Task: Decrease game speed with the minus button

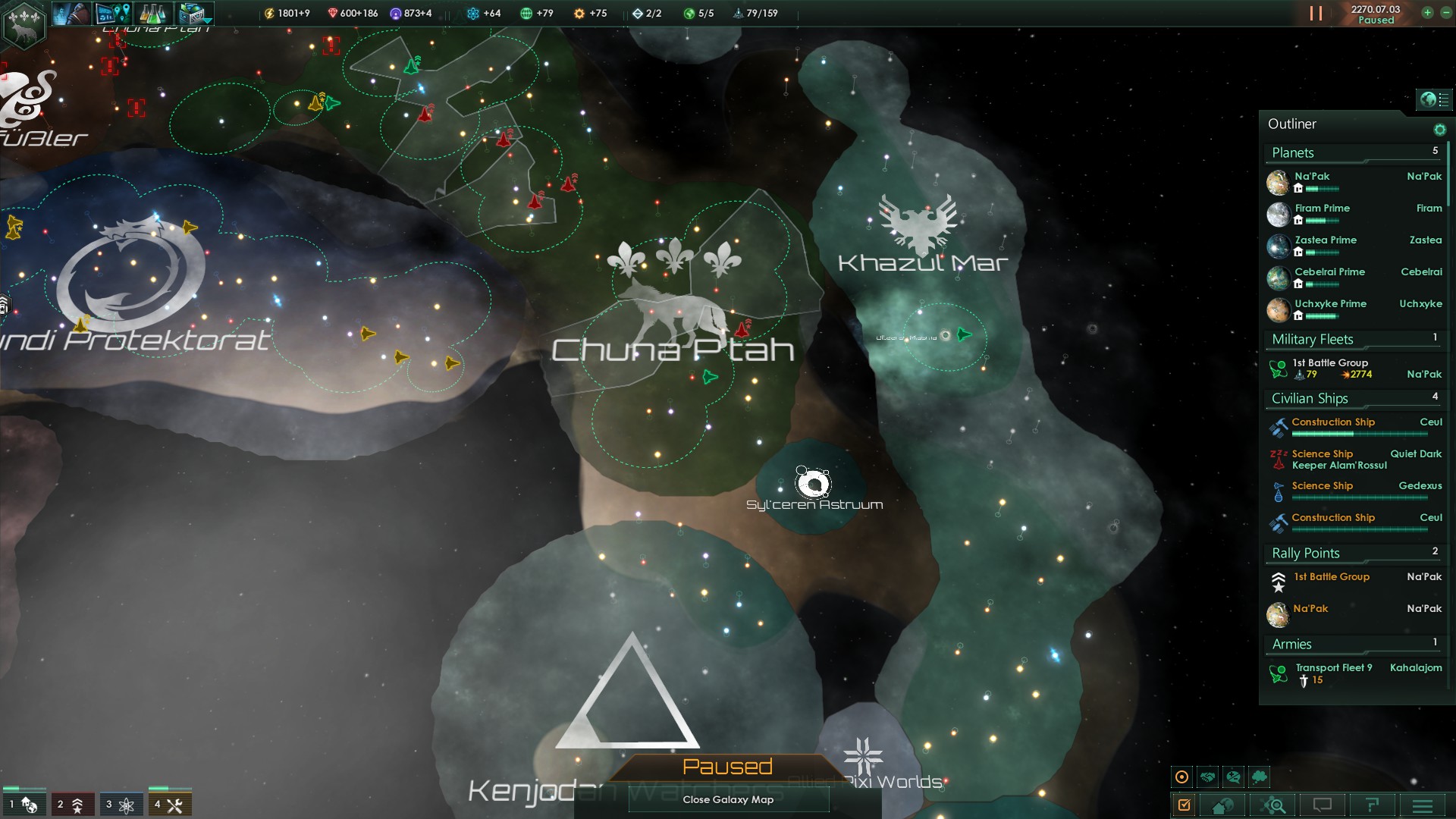Action: tap(1445, 13)
